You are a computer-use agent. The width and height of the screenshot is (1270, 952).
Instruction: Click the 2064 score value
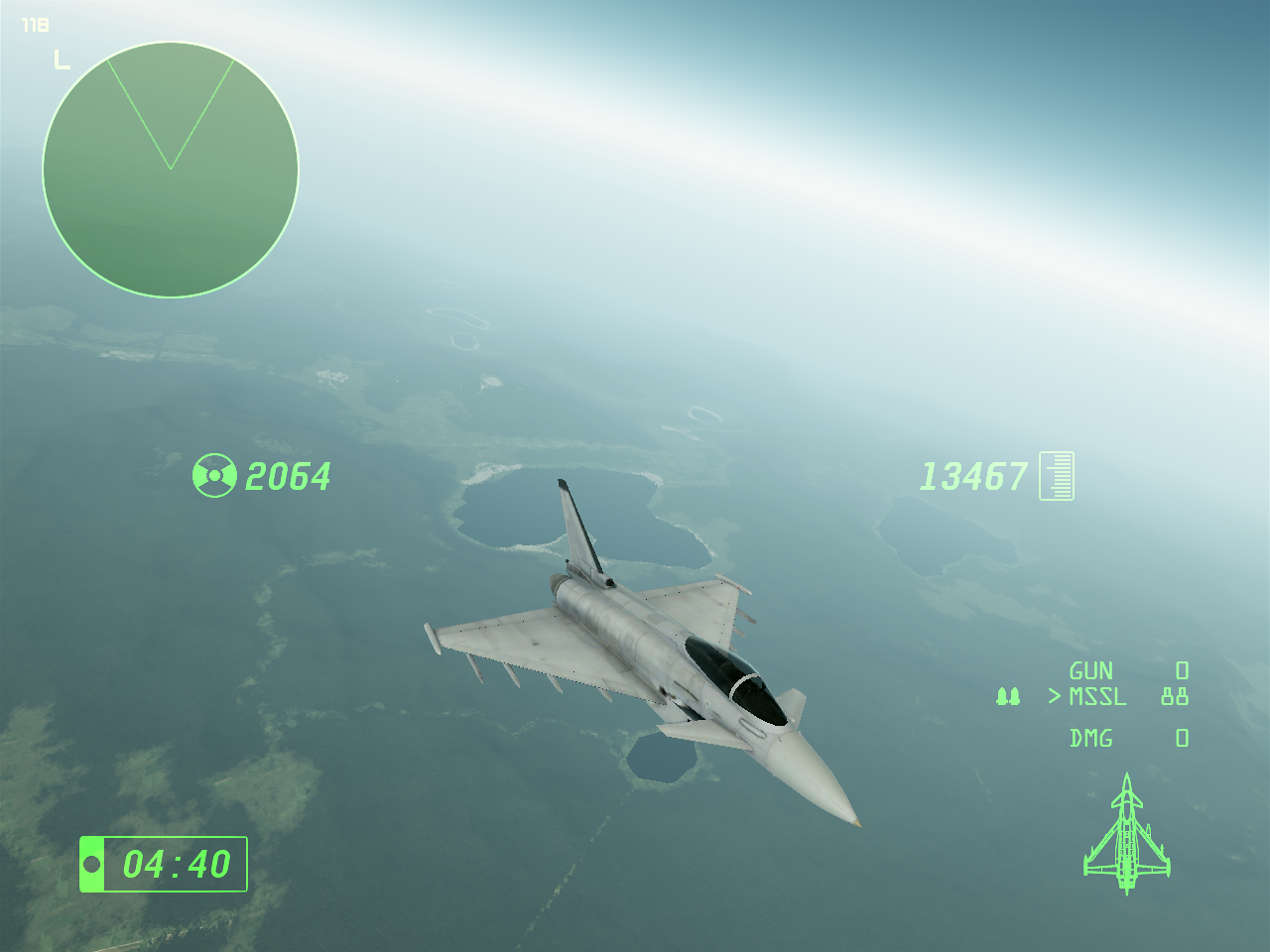[289, 477]
